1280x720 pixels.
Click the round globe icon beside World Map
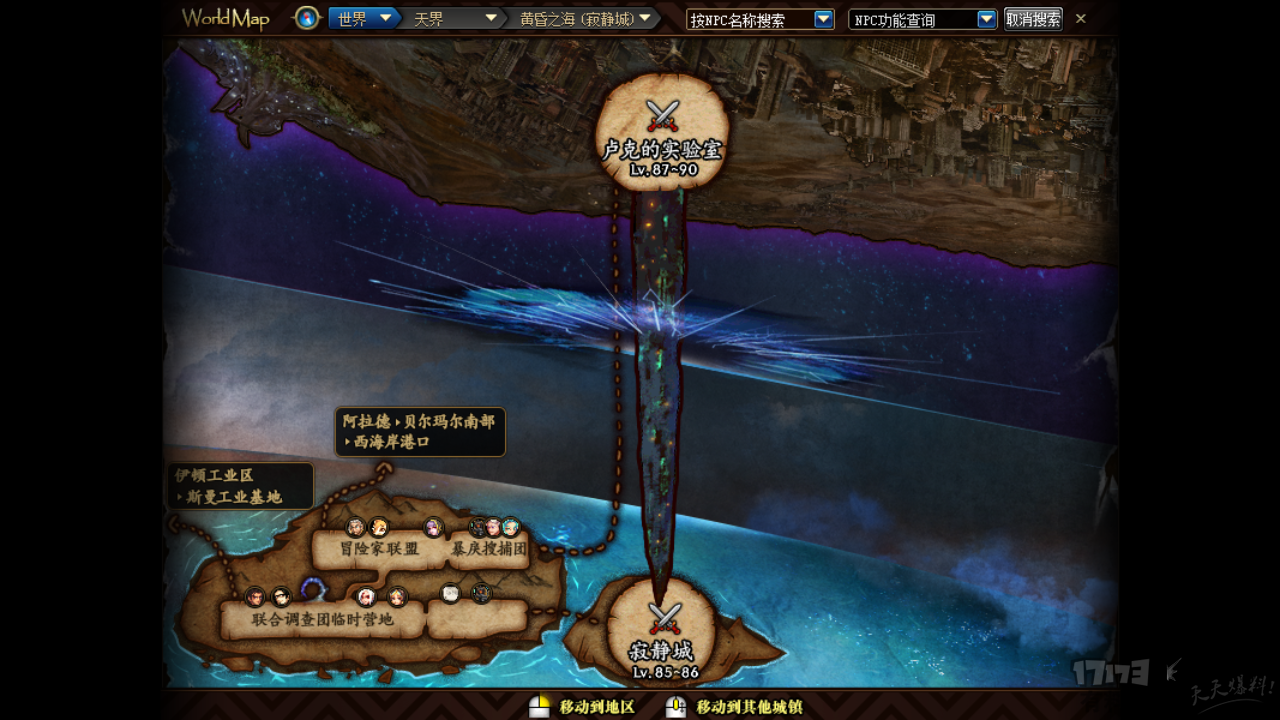coord(307,18)
